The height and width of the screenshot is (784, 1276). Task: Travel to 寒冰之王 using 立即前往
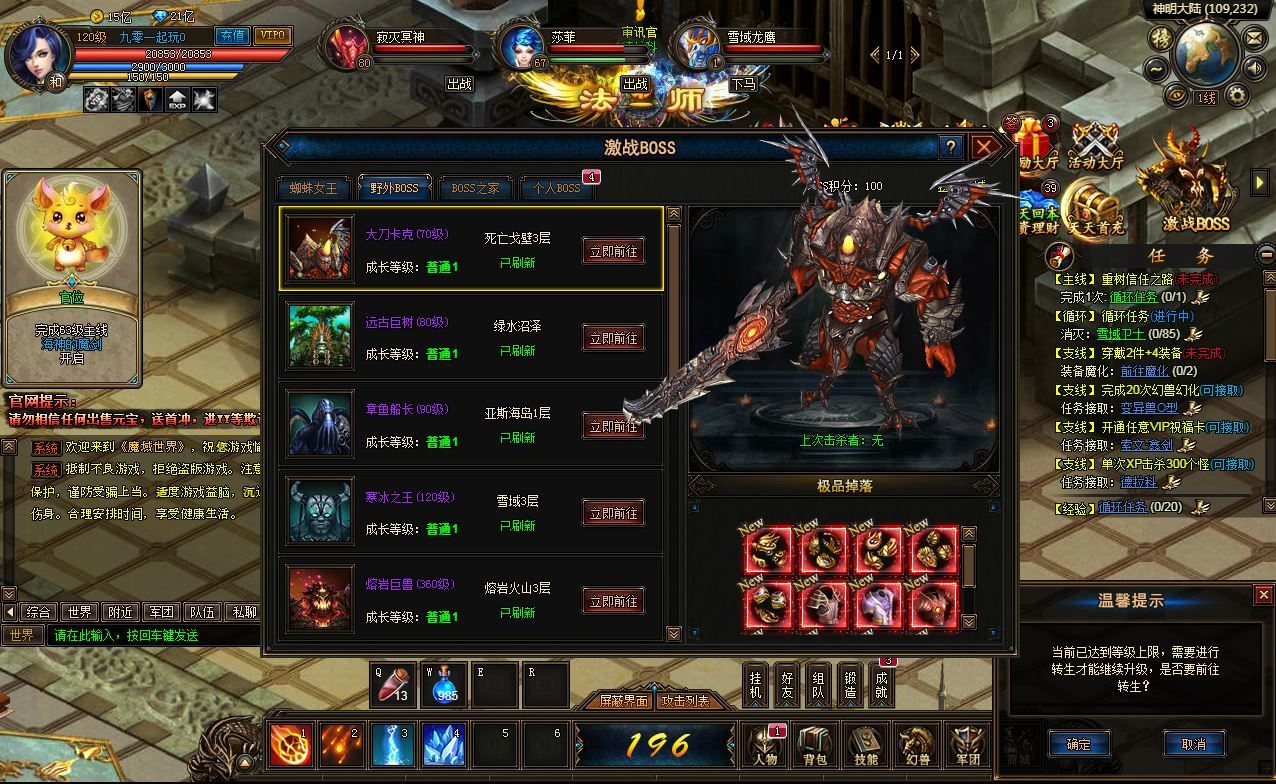pyautogui.click(x=613, y=514)
